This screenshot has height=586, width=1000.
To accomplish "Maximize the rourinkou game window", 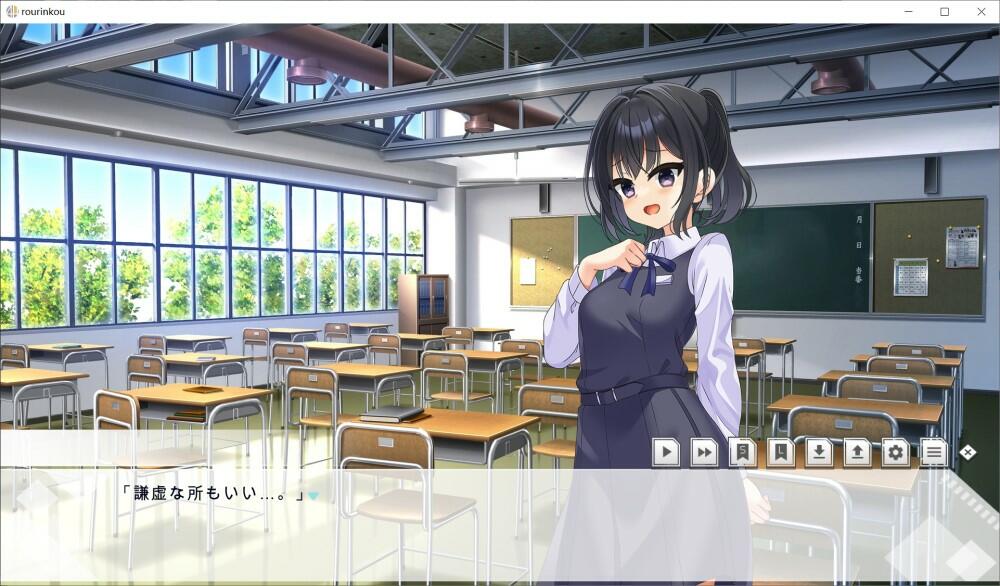I will 944,11.
